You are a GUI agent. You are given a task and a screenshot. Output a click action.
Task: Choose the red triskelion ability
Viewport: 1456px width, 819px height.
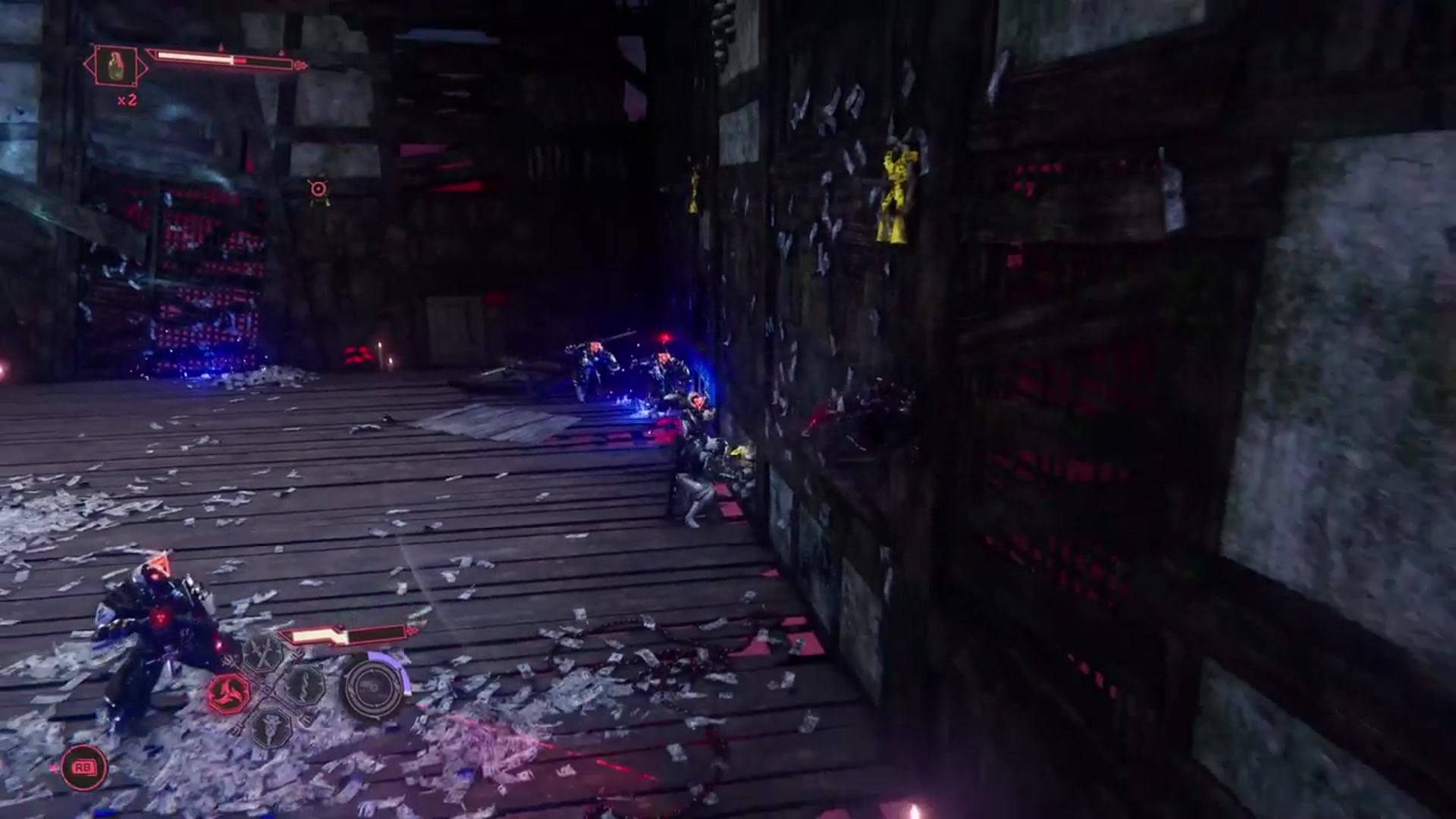(228, 692)
